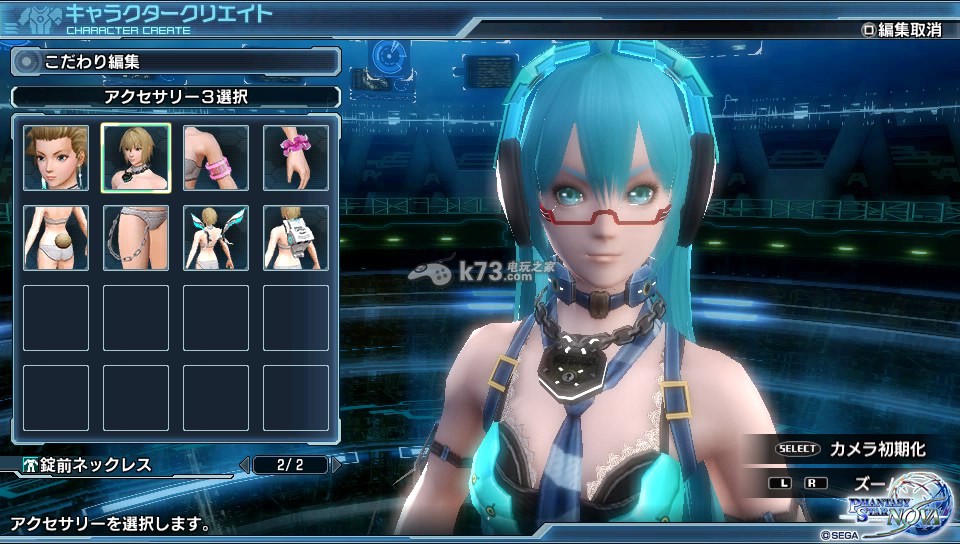The height and width of the screenshot is (544, 960).
Task: Go to next accessory page arrow
Action: (337, 464)
